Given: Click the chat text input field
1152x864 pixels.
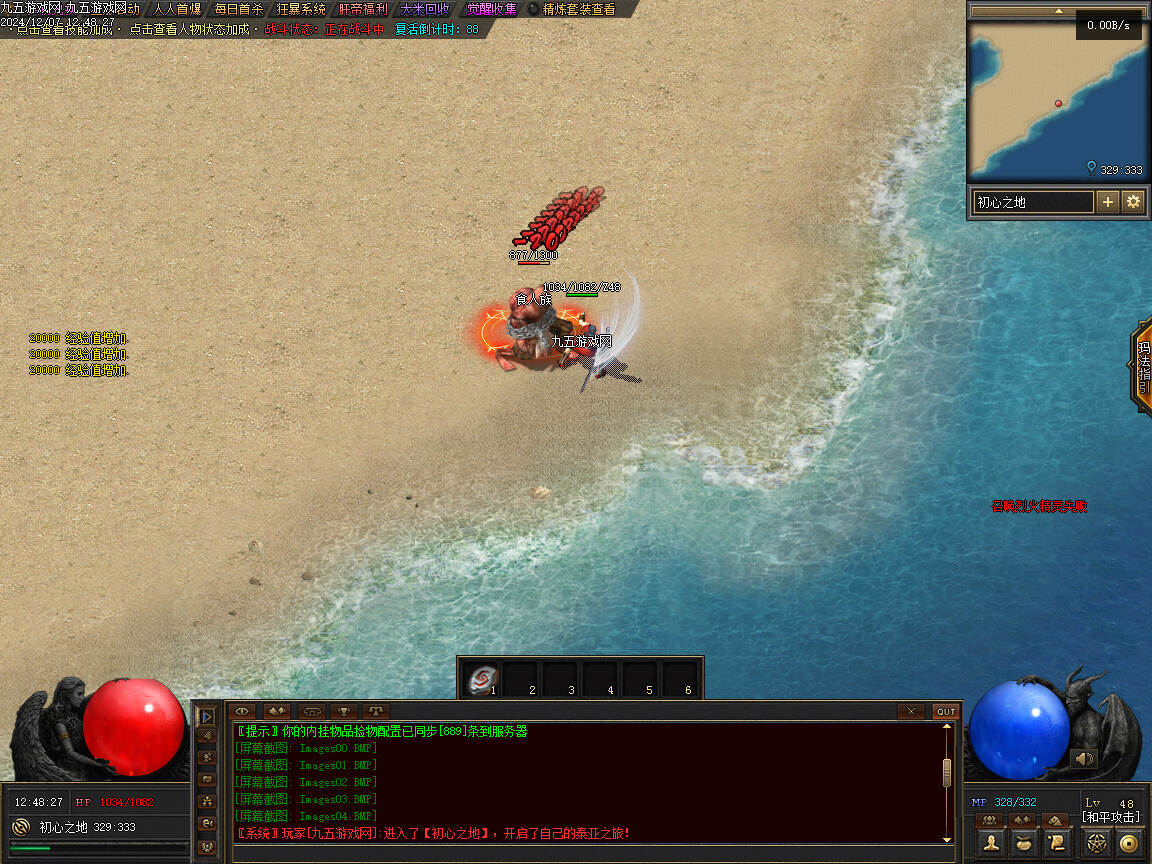Looking at the screenshot, I should click(590, 854).
